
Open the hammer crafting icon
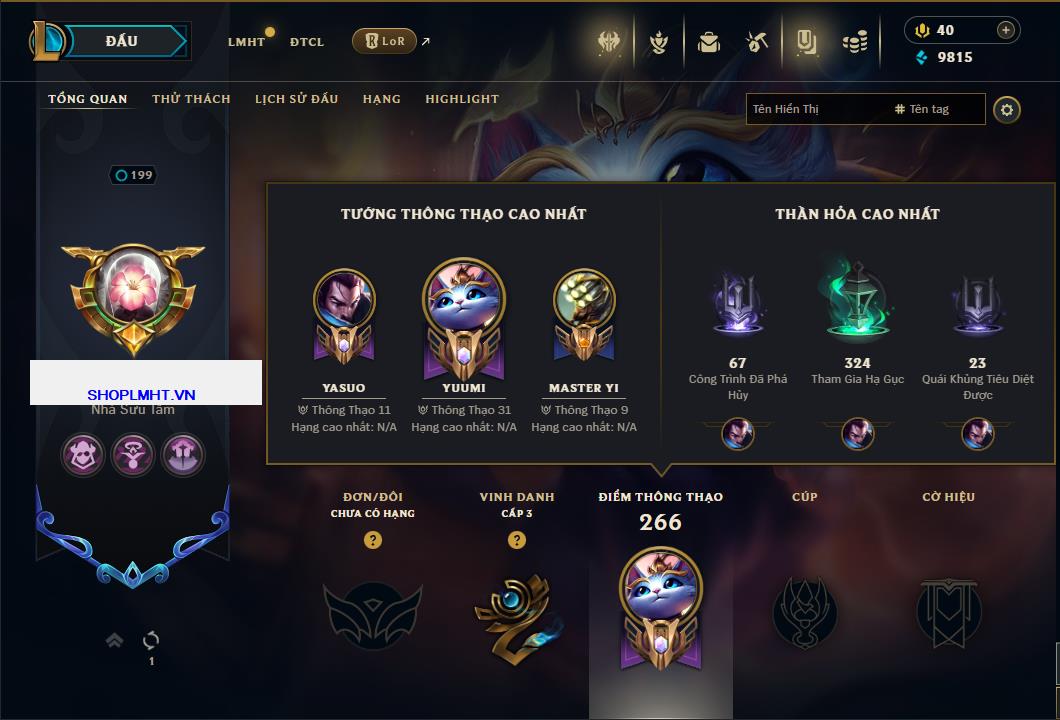757,42
